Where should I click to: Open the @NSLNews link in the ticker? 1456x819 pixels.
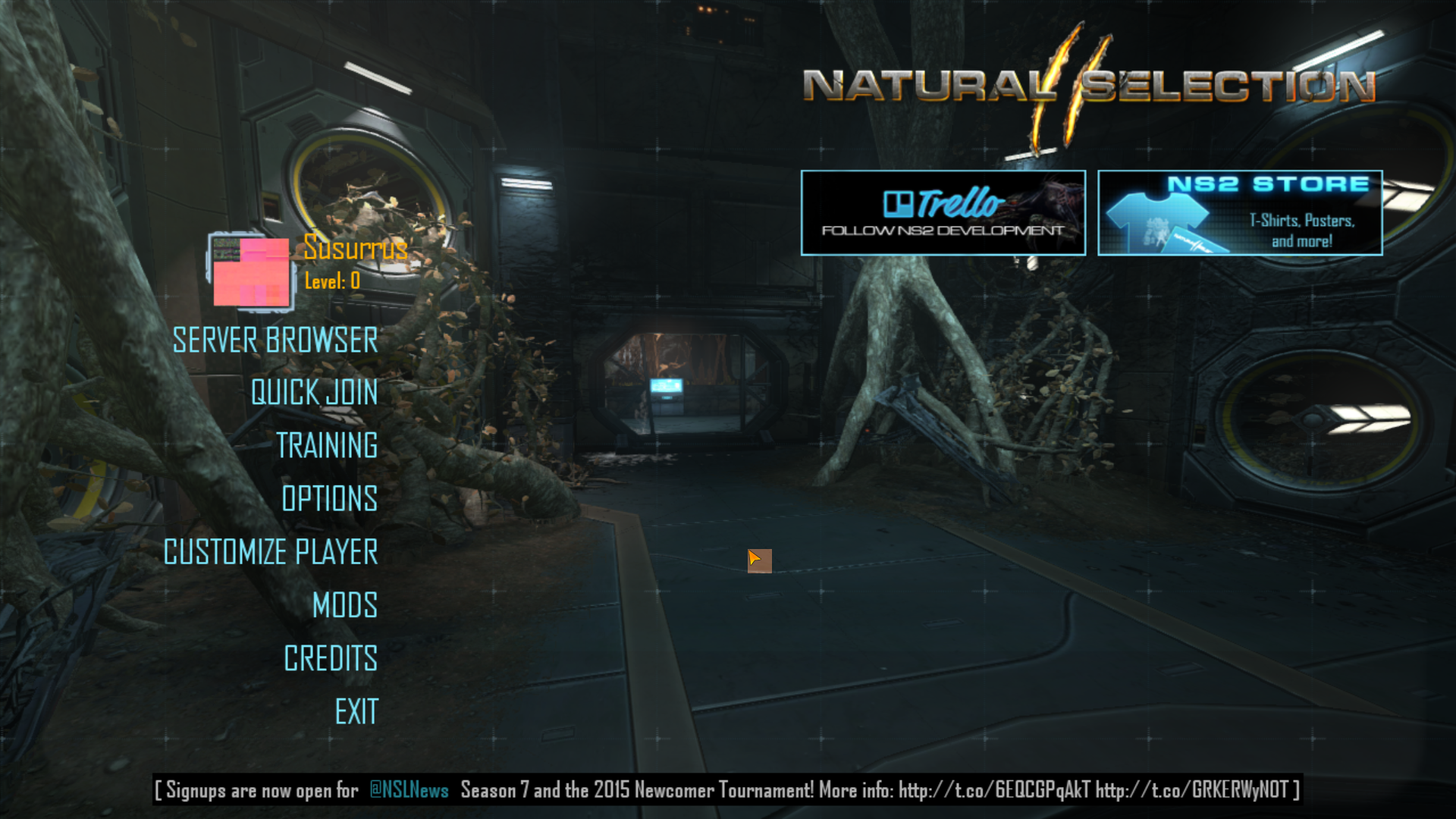[x=409, y=790]
